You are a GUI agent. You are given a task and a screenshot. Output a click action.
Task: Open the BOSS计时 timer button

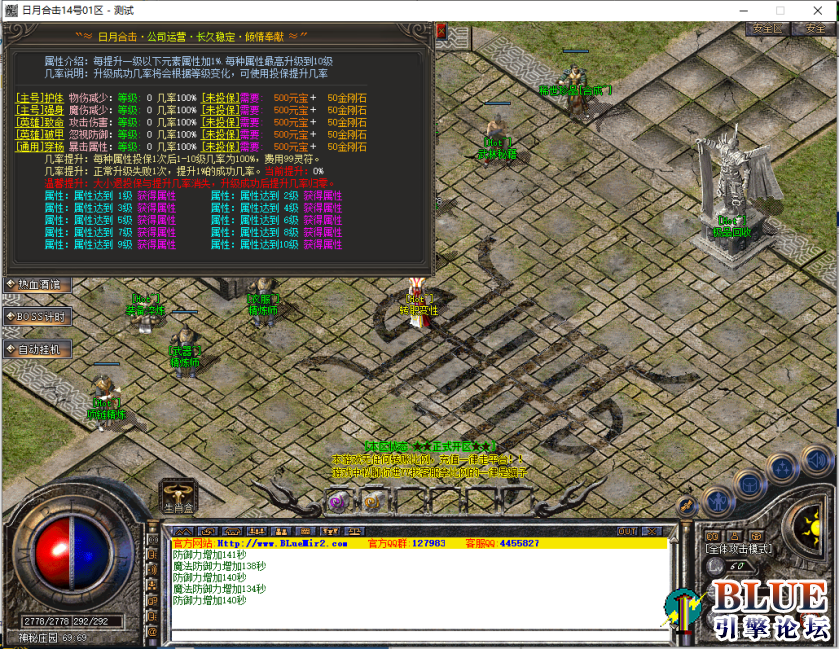coord(37,317)
